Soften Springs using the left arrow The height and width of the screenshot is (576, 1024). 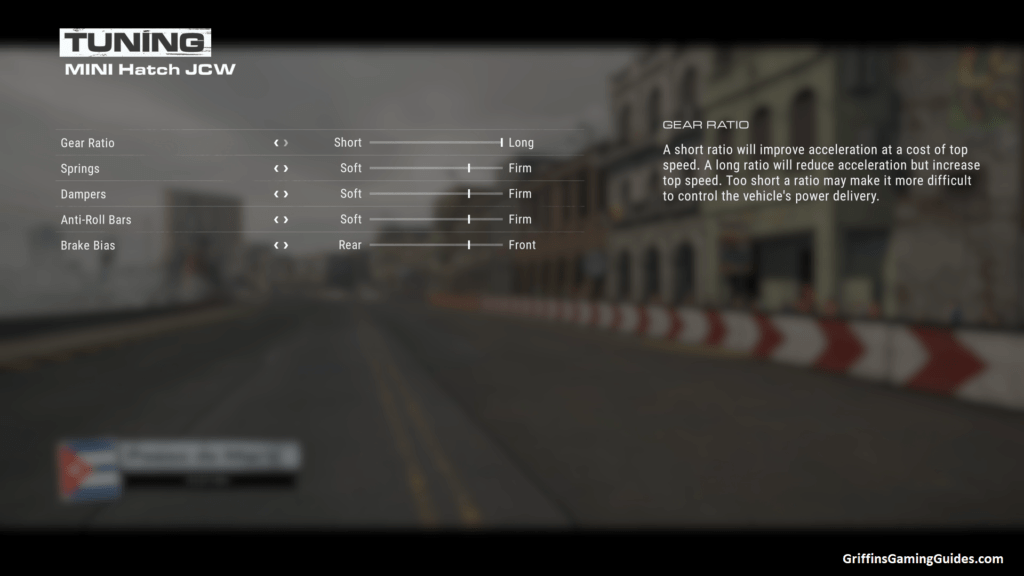pos(276,169)
